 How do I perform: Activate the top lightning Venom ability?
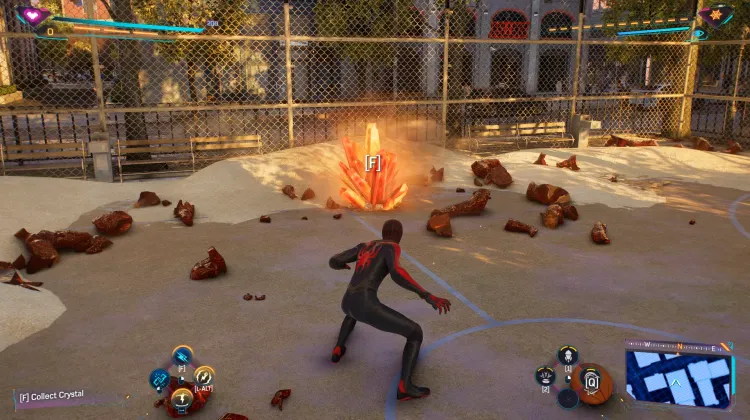click(x=182, y=355)
